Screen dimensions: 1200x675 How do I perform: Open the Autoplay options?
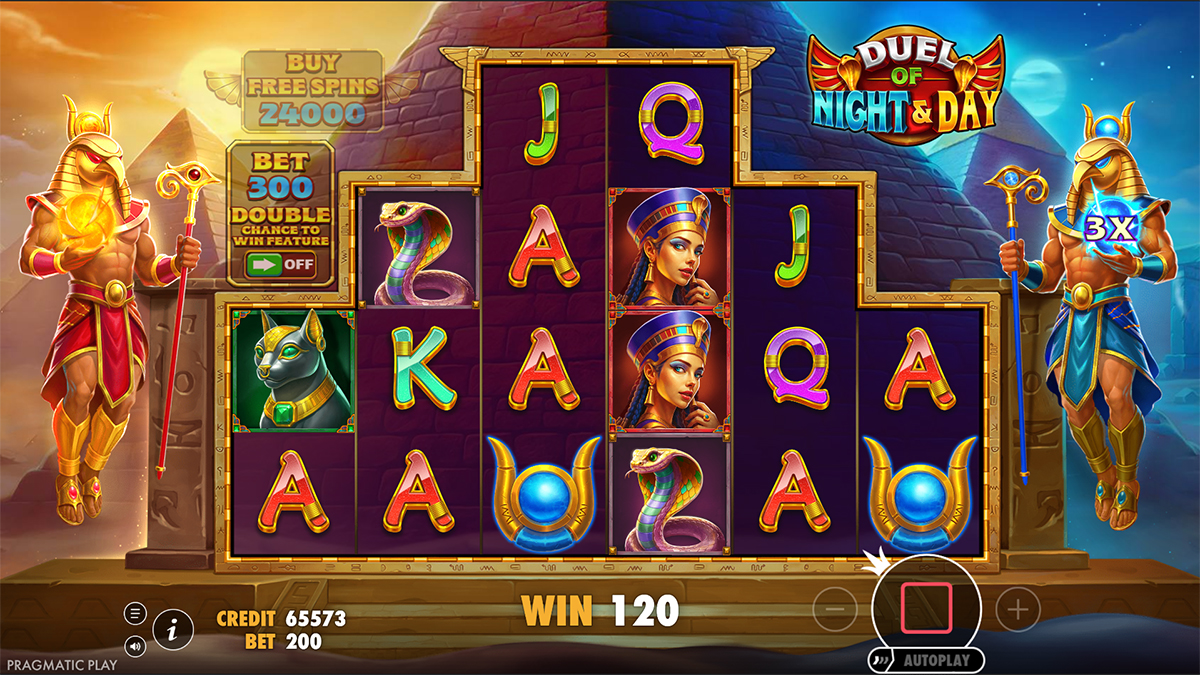point(926,660)
